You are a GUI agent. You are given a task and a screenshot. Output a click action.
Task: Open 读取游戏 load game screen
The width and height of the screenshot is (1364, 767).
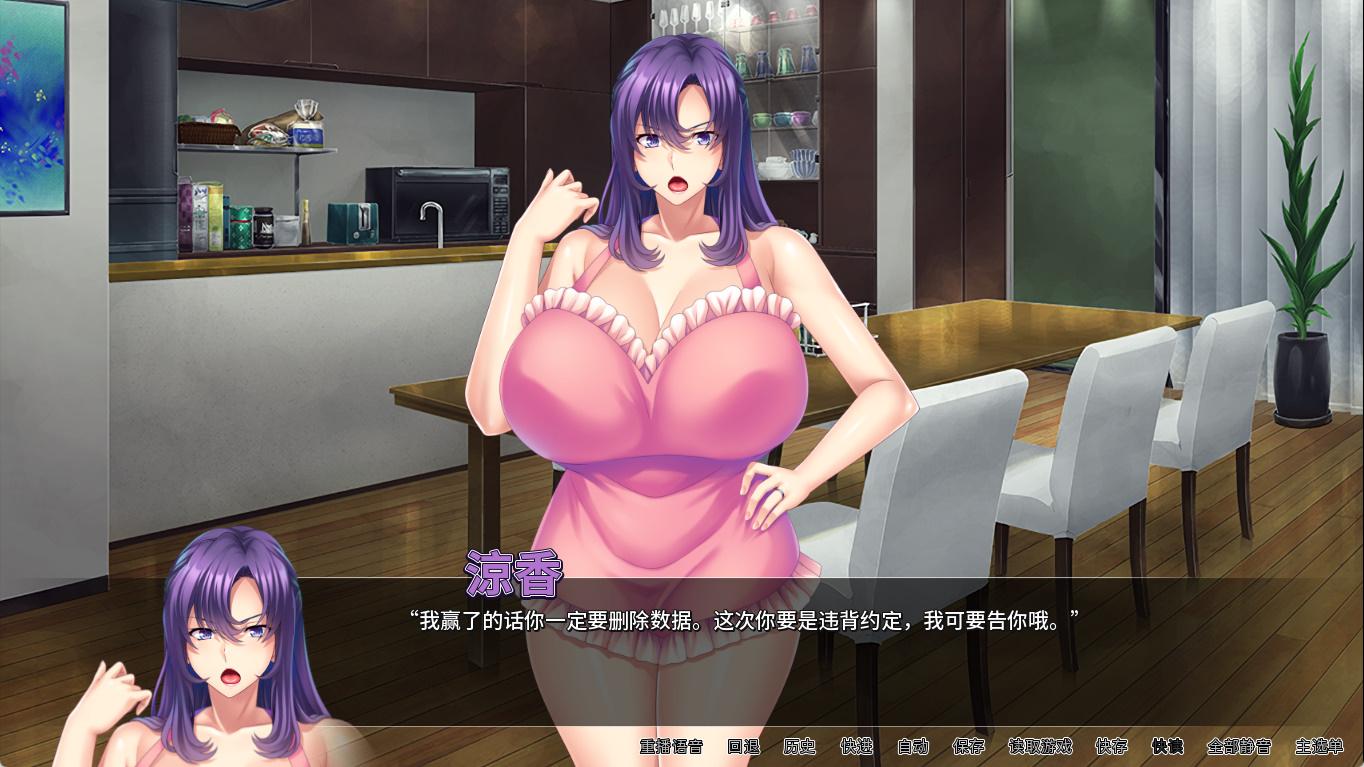point(1040,746)
